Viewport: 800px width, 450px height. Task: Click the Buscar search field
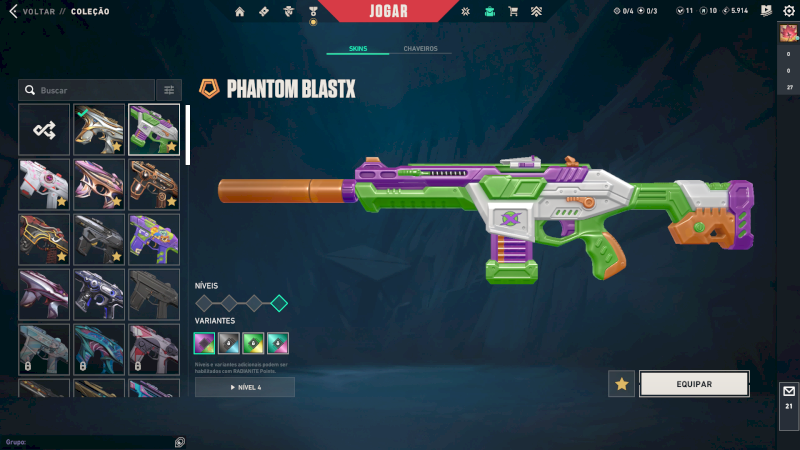[x=90, y=90]
